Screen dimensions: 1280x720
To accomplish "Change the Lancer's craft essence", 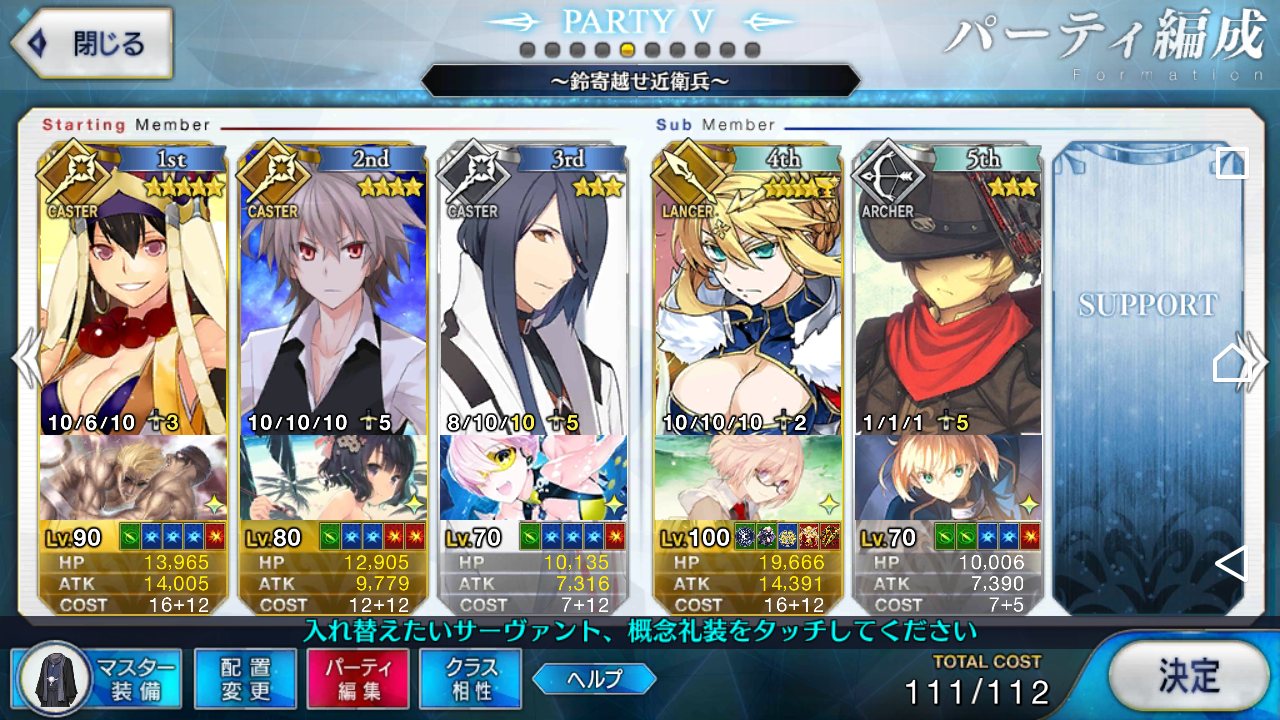I will tap(747, 478).
